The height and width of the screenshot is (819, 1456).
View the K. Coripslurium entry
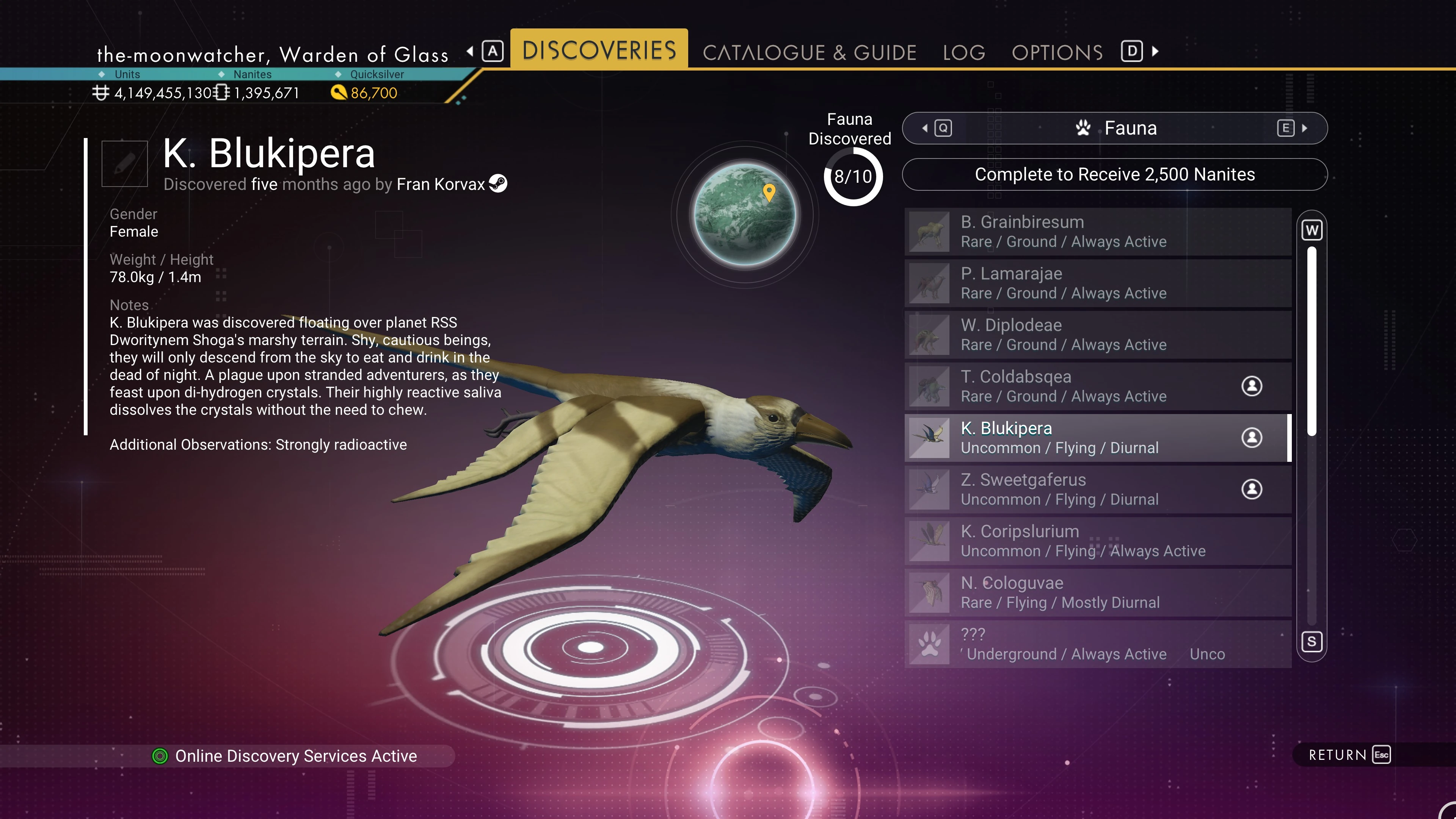(1098, 541)
